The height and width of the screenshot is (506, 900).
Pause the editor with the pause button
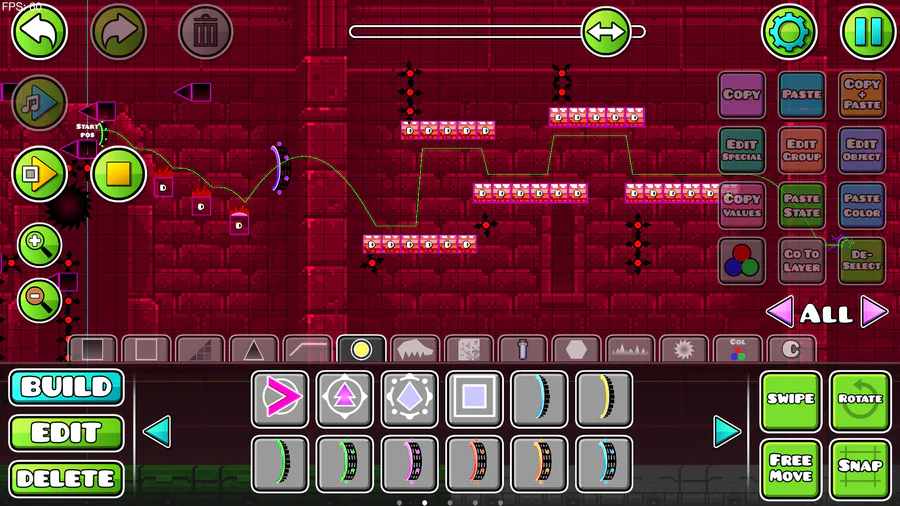(867, 32)
